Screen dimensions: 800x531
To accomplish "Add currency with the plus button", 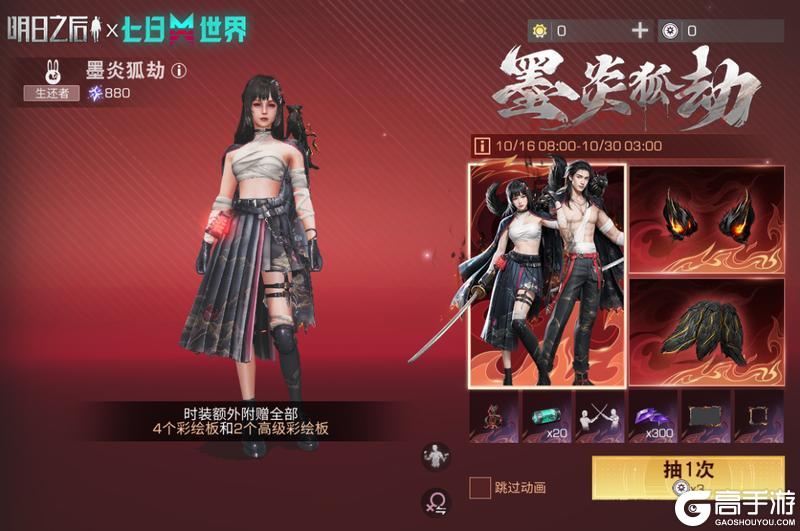I will point(640,31).
